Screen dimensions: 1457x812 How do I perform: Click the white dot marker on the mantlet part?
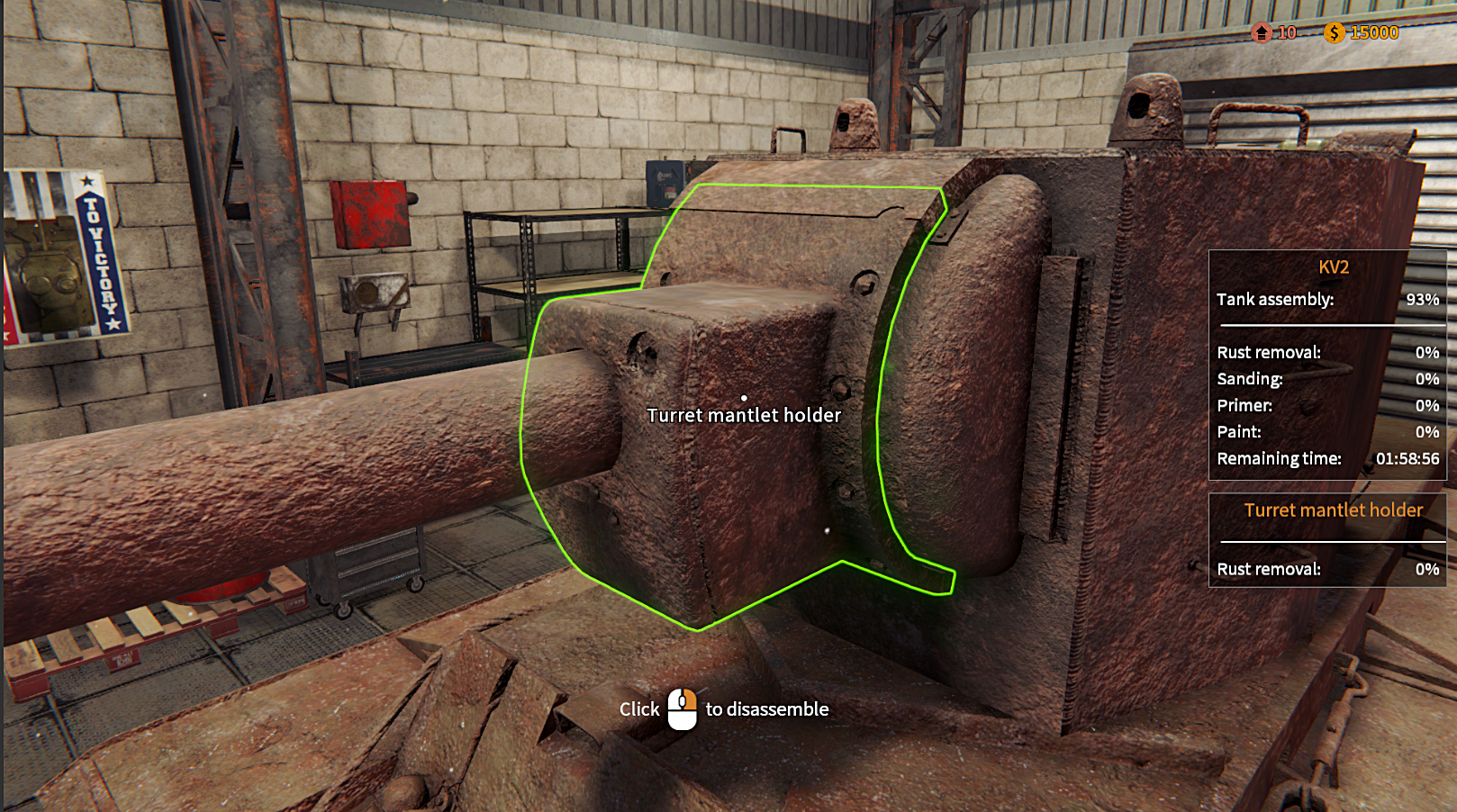[x=745, y=396]
